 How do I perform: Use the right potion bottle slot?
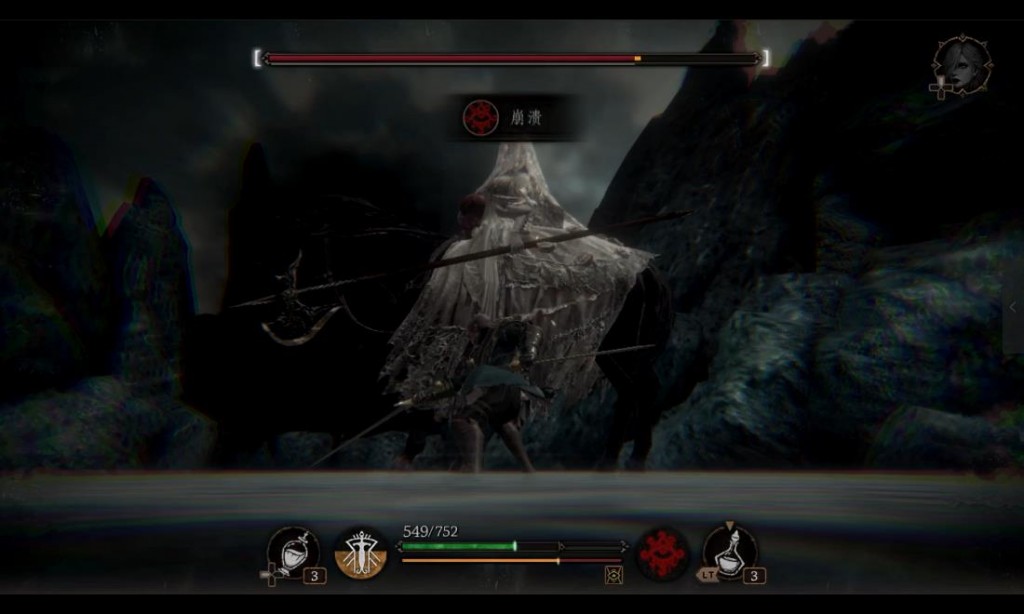coord(730,552)
